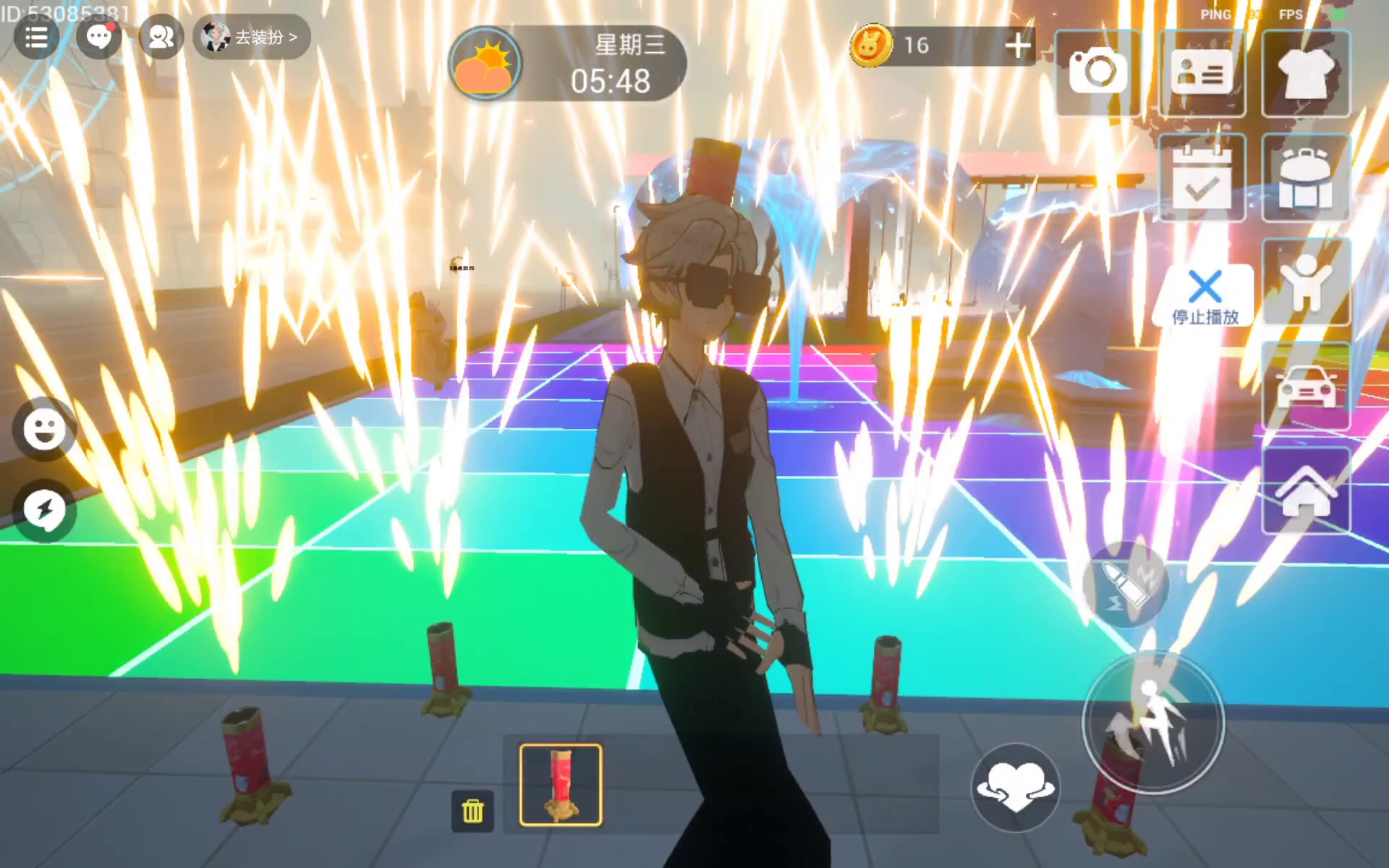Tap the lightning speech bubble icon
Screen dimensions: 1389x868
coord(44,510)
